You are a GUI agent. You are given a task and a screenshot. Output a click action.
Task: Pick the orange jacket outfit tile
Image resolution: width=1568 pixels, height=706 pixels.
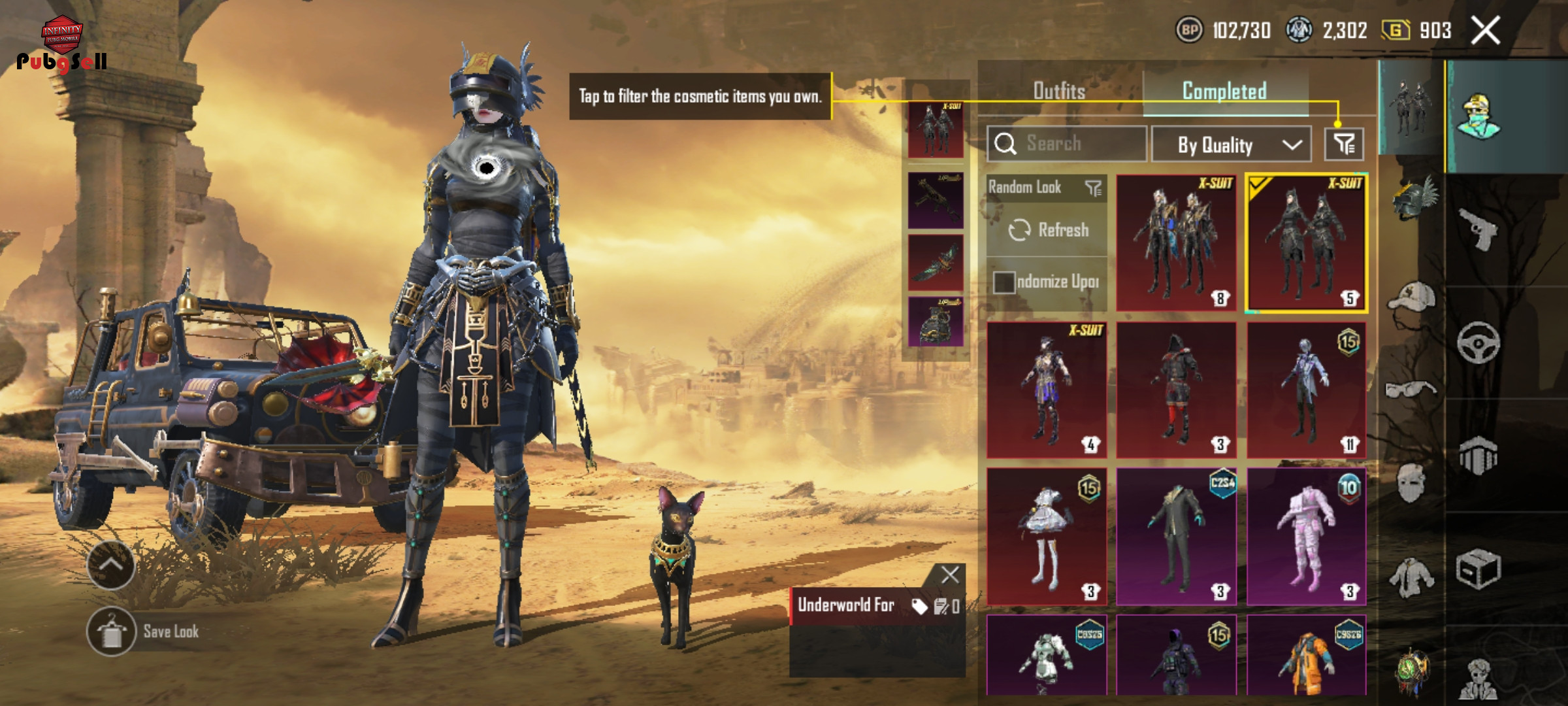click(1307, 655)
